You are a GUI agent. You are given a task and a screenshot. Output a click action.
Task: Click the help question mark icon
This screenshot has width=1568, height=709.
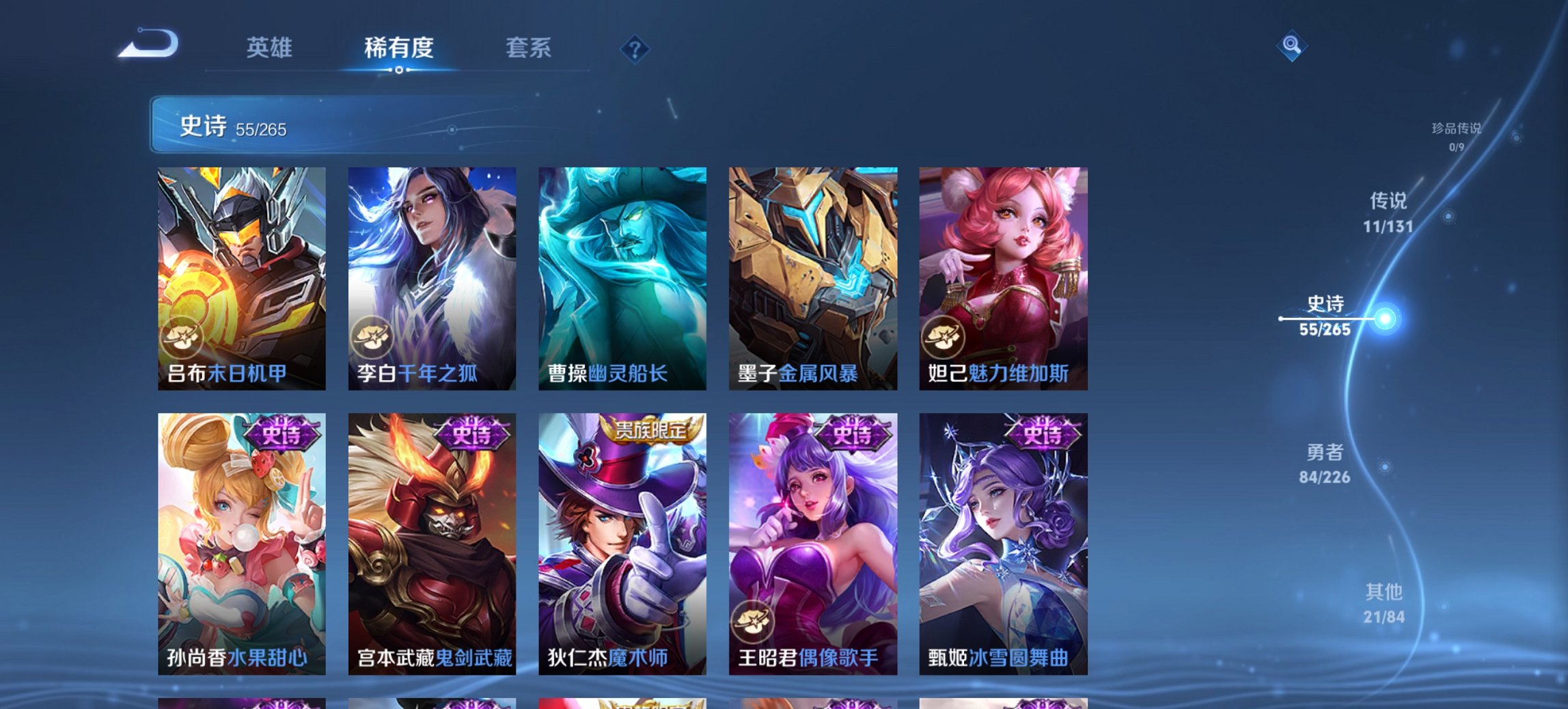pos(635,49)
